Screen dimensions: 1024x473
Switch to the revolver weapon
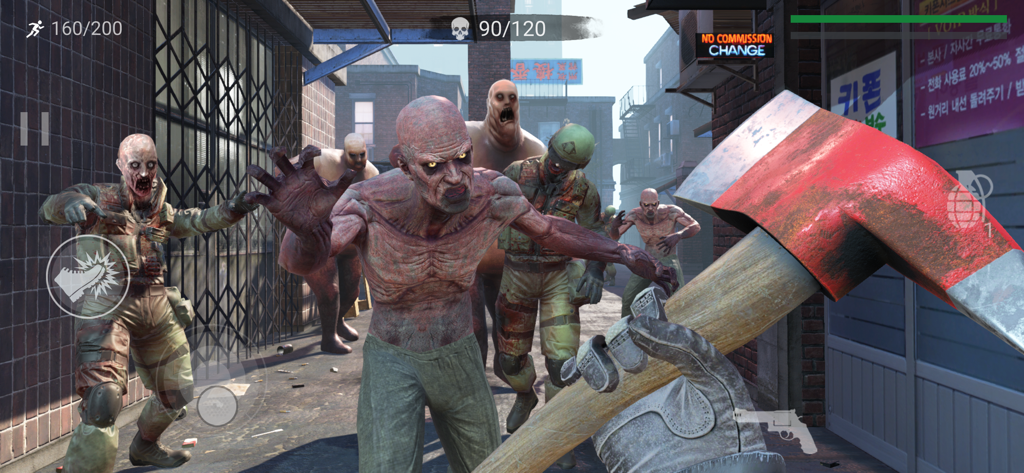tap(775, 428)
